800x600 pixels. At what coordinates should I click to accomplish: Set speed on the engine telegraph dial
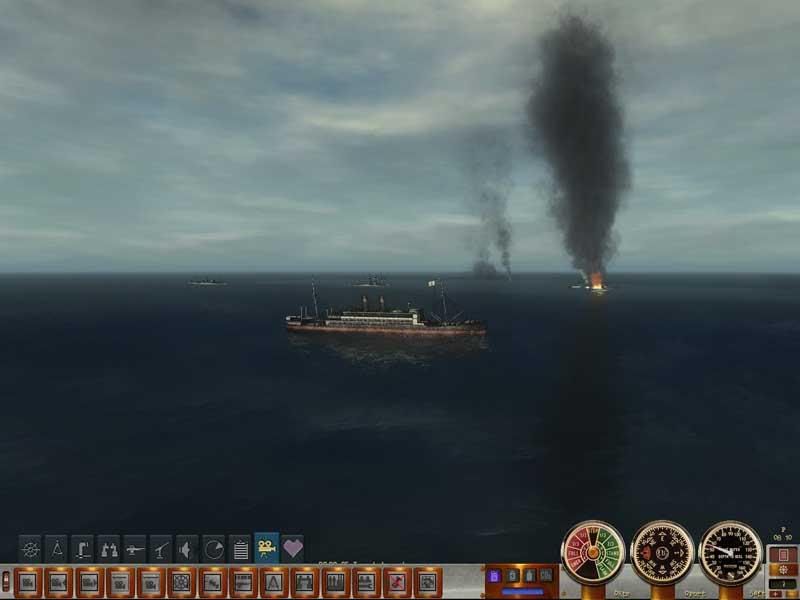pyautogui.click(x=593, y=552)
